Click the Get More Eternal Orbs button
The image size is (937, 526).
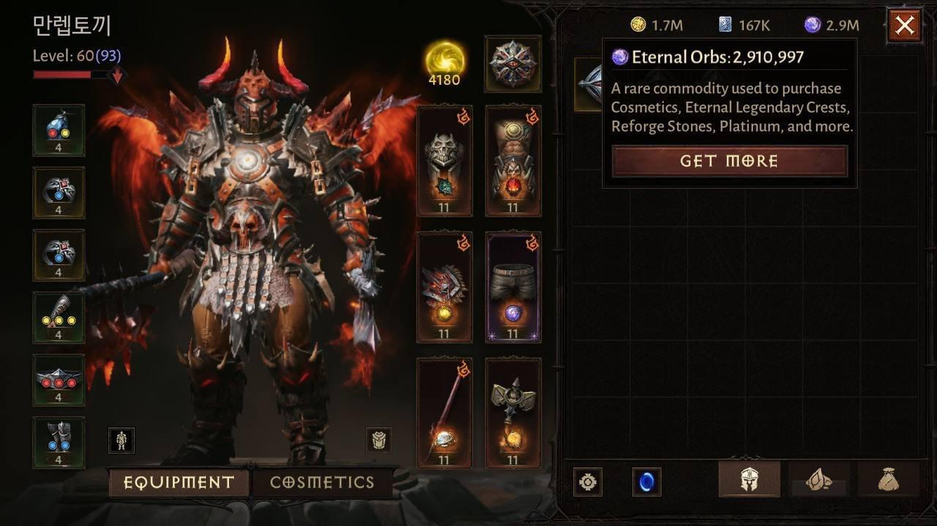click(x=729, y=161)
